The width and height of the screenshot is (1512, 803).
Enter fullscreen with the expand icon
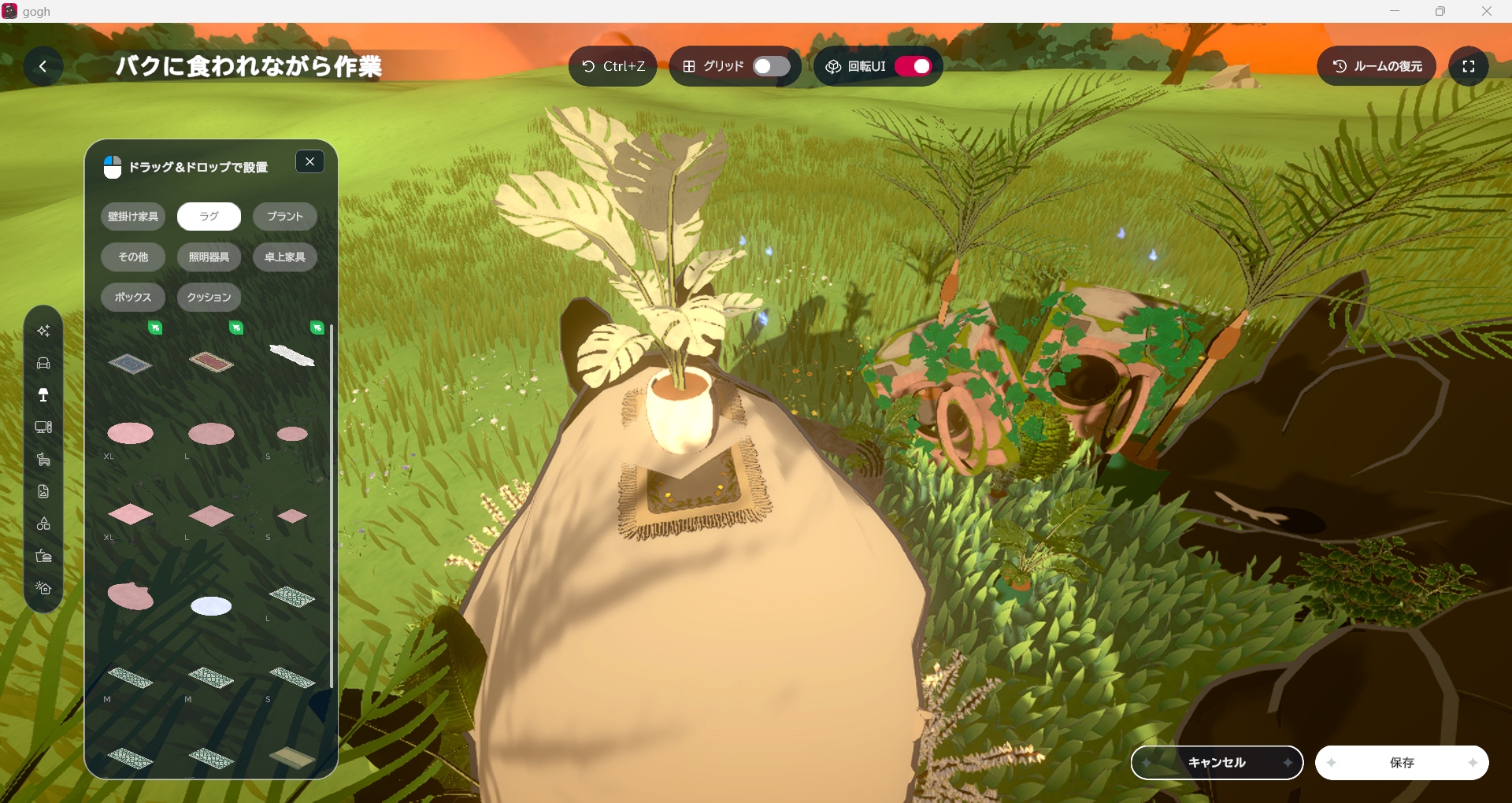pyautogui.click(x=1468, y=66)
